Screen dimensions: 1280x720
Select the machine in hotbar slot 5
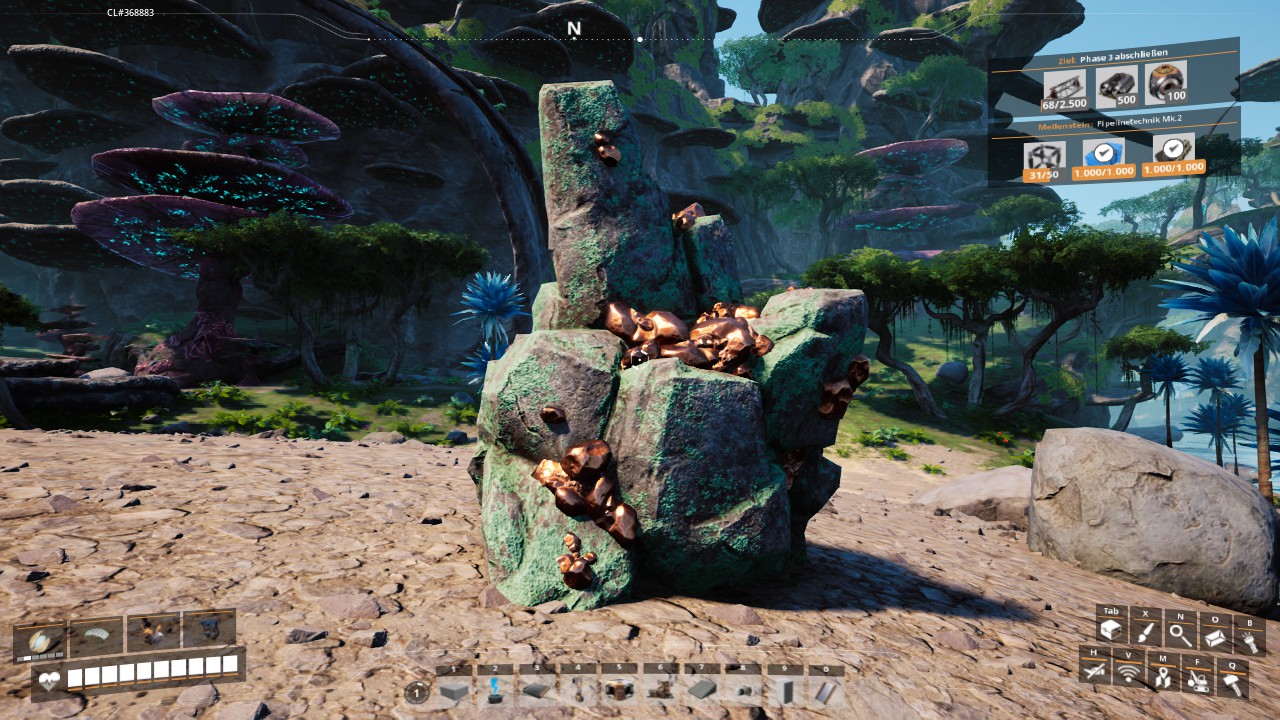point(618,690)
